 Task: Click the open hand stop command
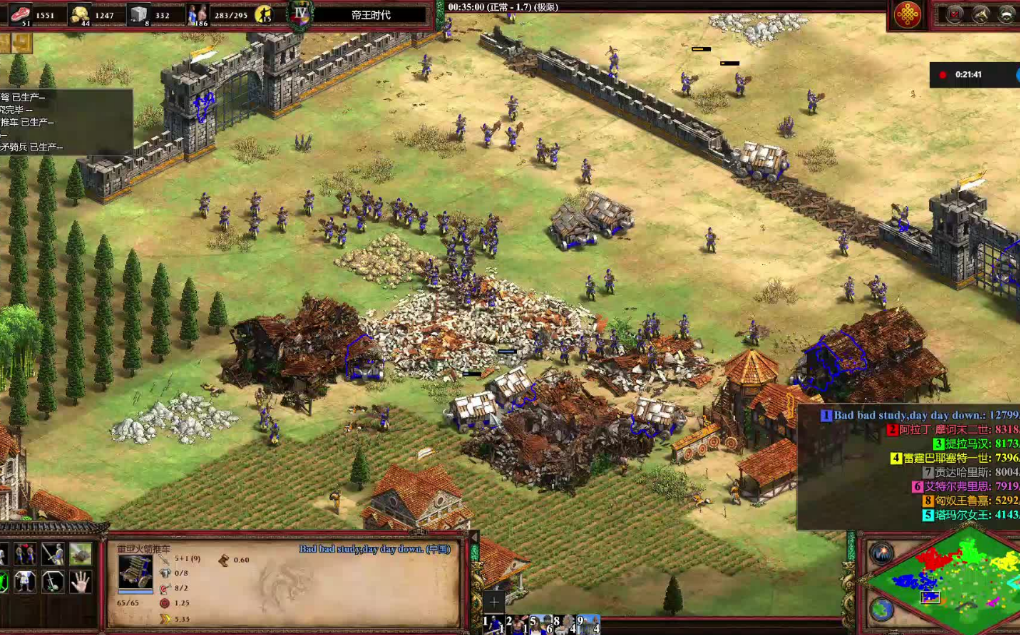[x=80, y=580]
